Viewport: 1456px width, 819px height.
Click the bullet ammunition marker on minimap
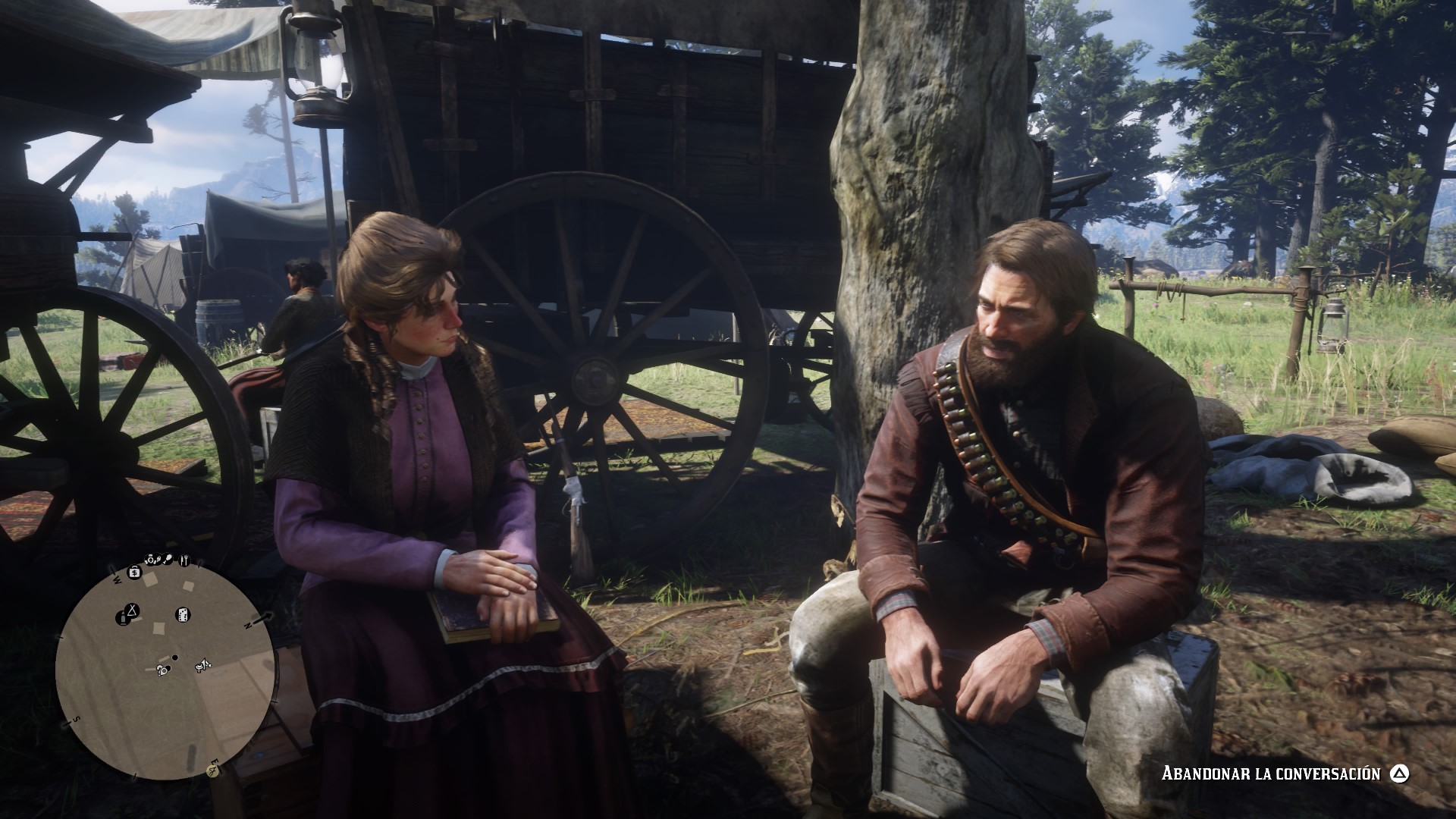coord(121,619)
